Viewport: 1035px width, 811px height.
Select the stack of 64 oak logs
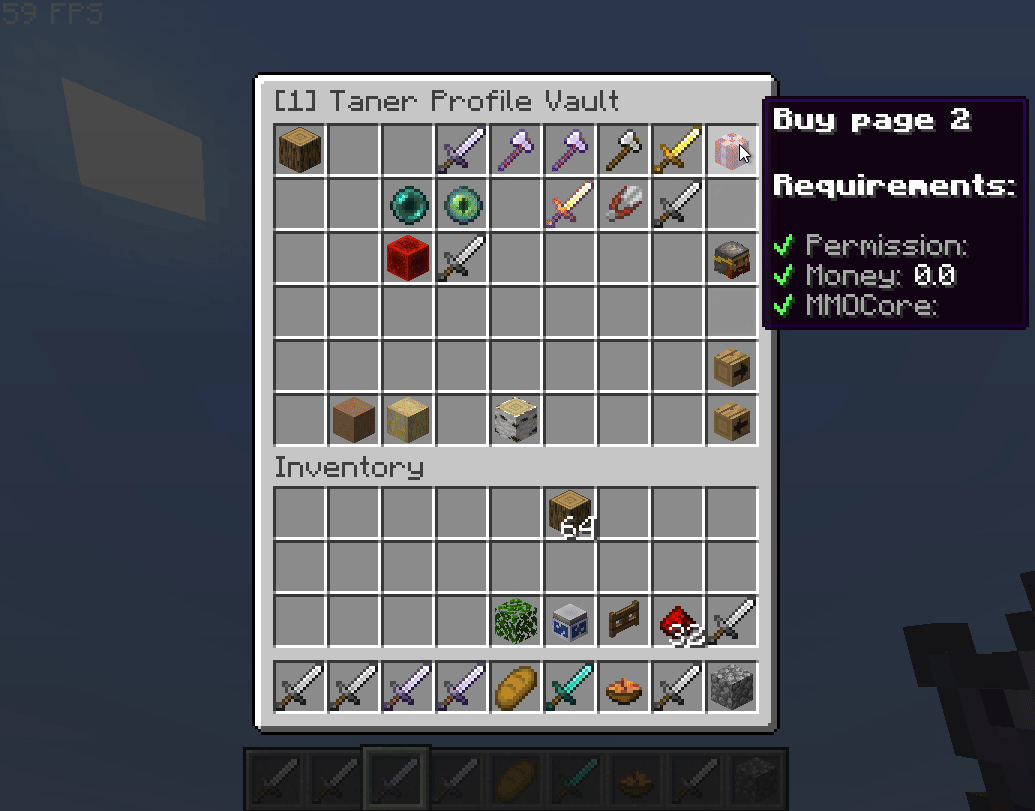click(569, 514)
